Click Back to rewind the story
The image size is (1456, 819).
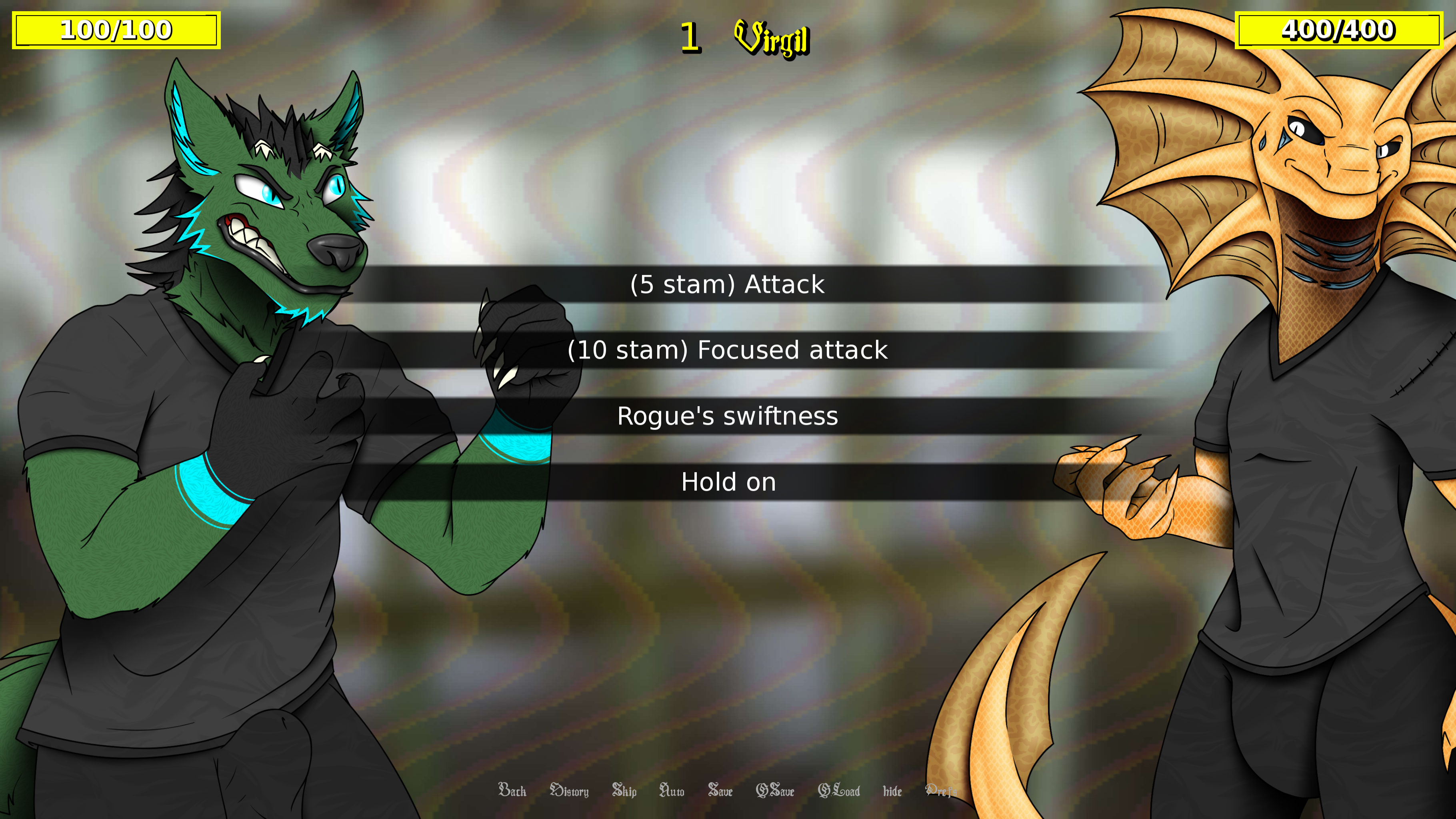coord(512,792)
